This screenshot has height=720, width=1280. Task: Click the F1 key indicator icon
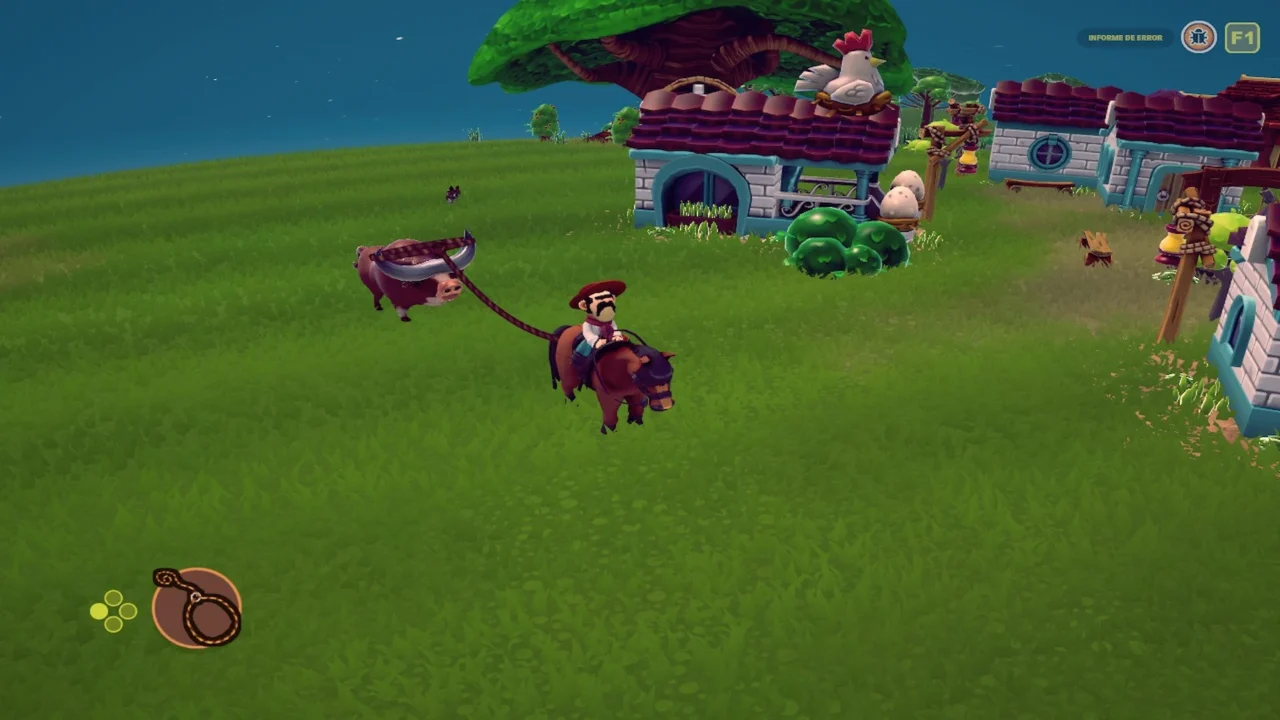[1243, 37]
